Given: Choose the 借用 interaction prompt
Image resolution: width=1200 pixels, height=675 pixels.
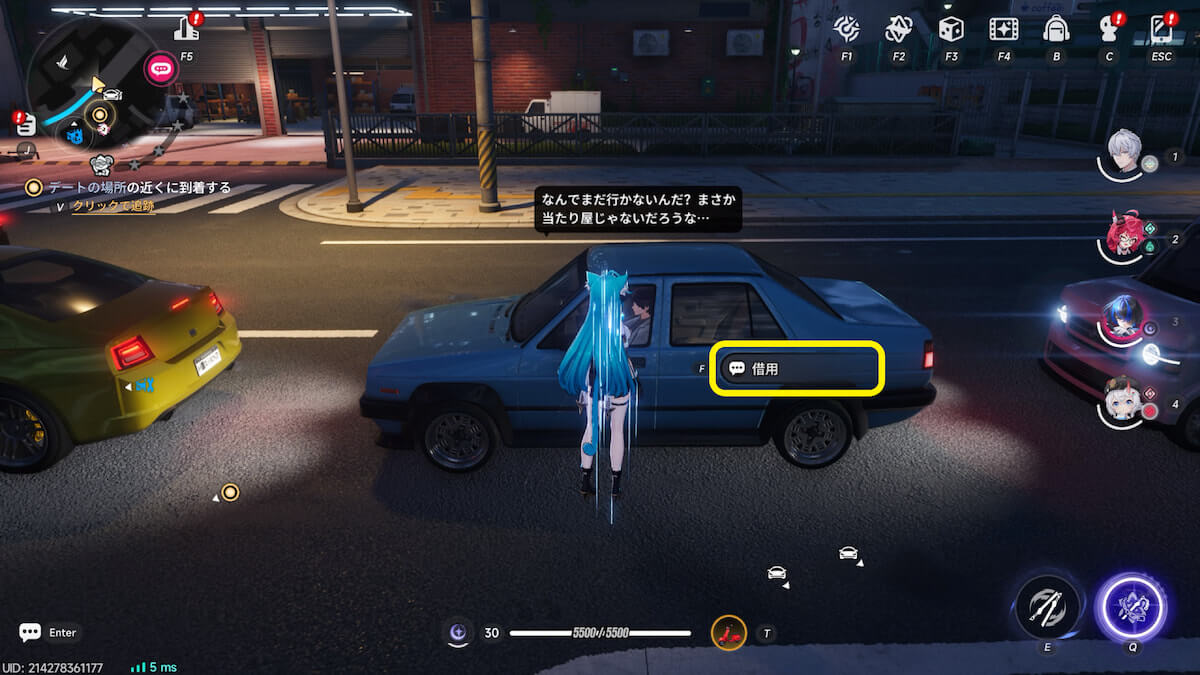Looking at the screenshot, I should [797, 368].
